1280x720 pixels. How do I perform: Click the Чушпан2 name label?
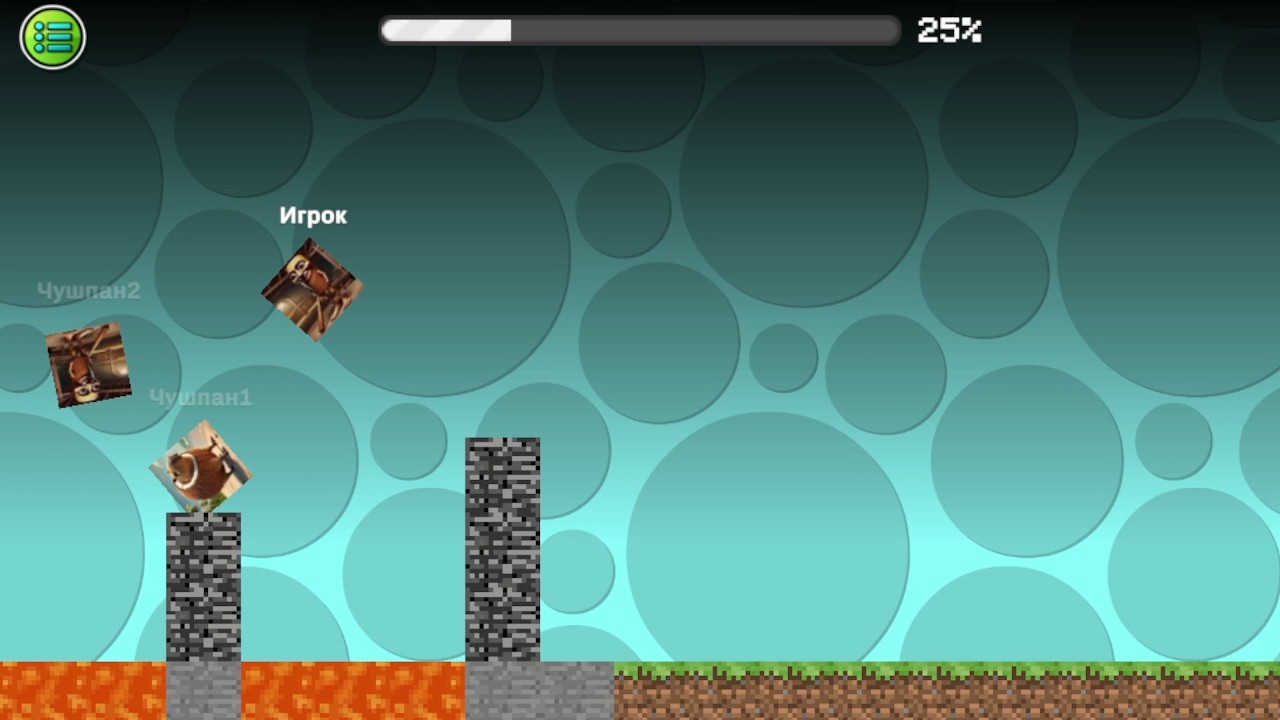[x=88, y=290]
